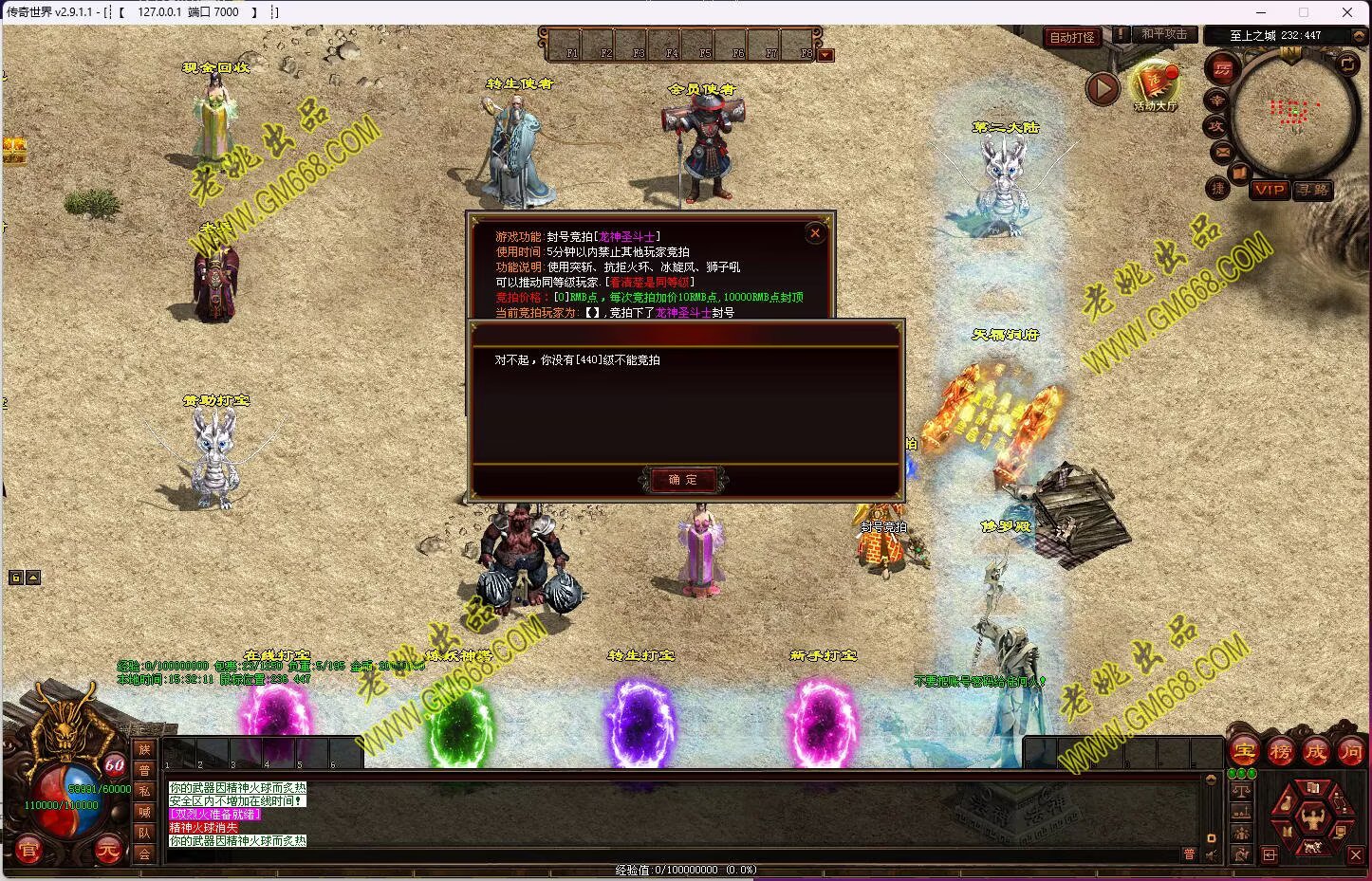1372x881 pixels.
Task: Open the 宝 treasure shop orb
Action: (1245, 751)
